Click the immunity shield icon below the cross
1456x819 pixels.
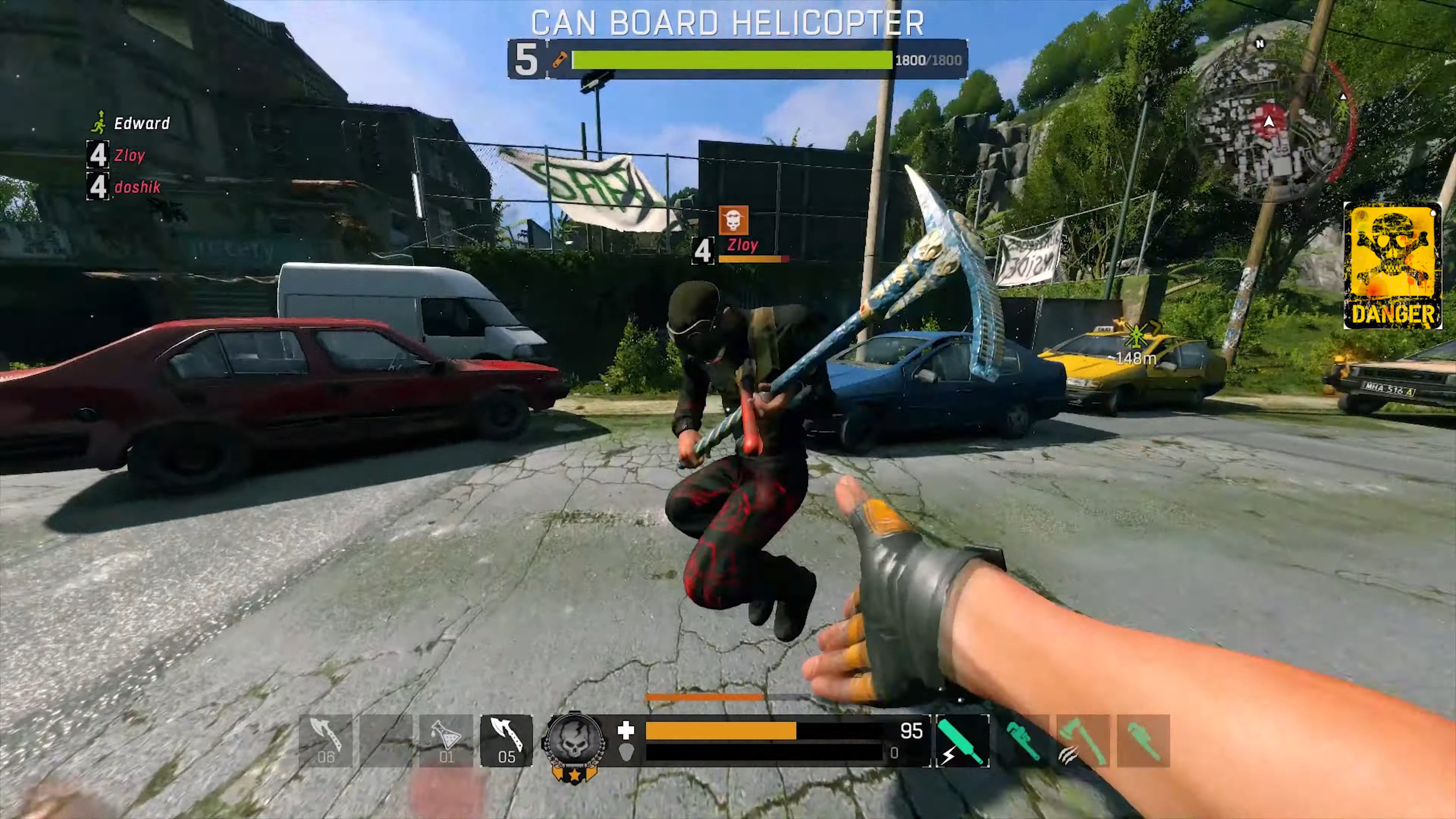tap(626, 753)
